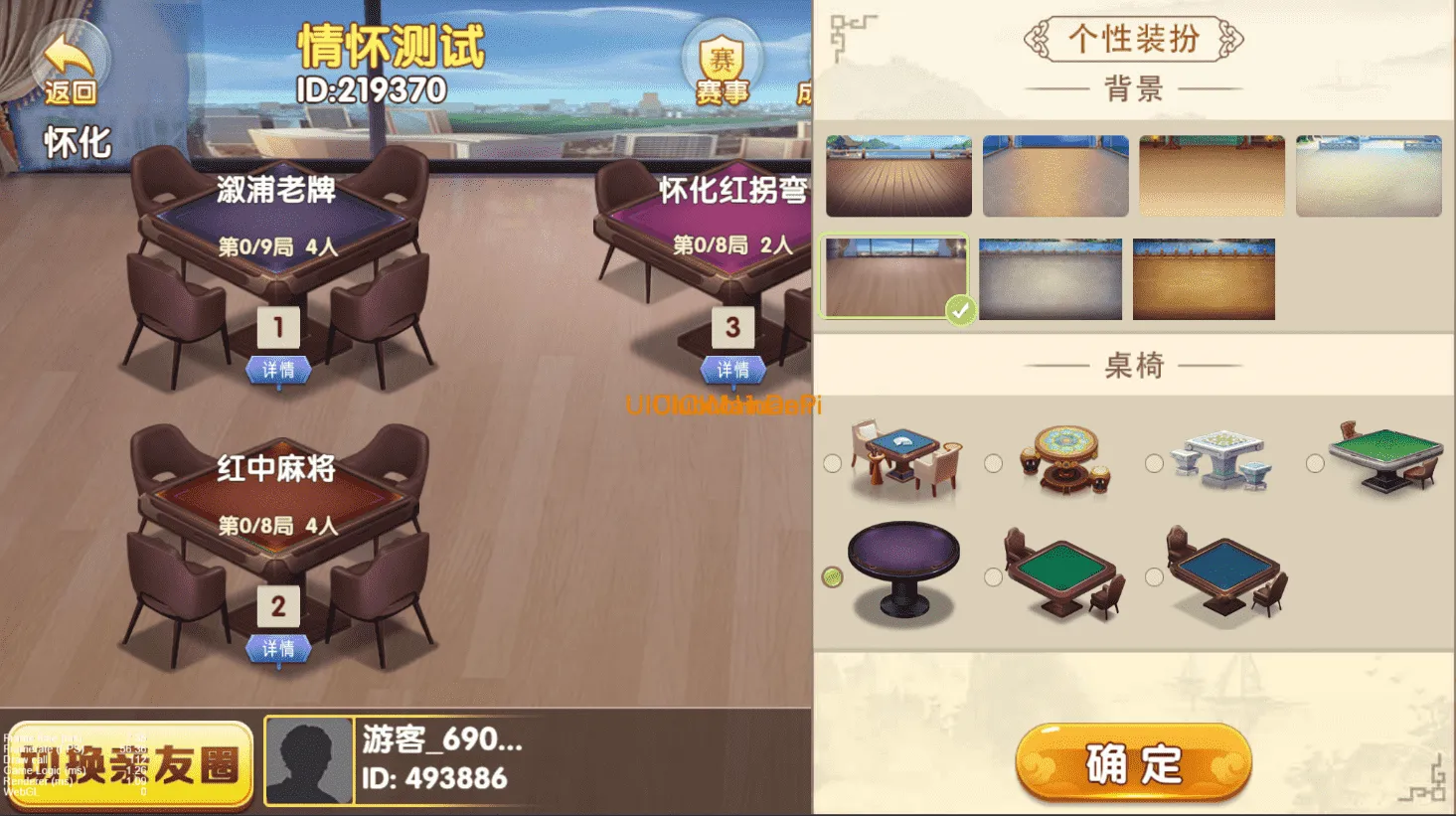The width and height of the screenshot is (1456, 816).
Task: Choose the ocean-view deck background thumbnail
Action: click(x=897, y=176)
